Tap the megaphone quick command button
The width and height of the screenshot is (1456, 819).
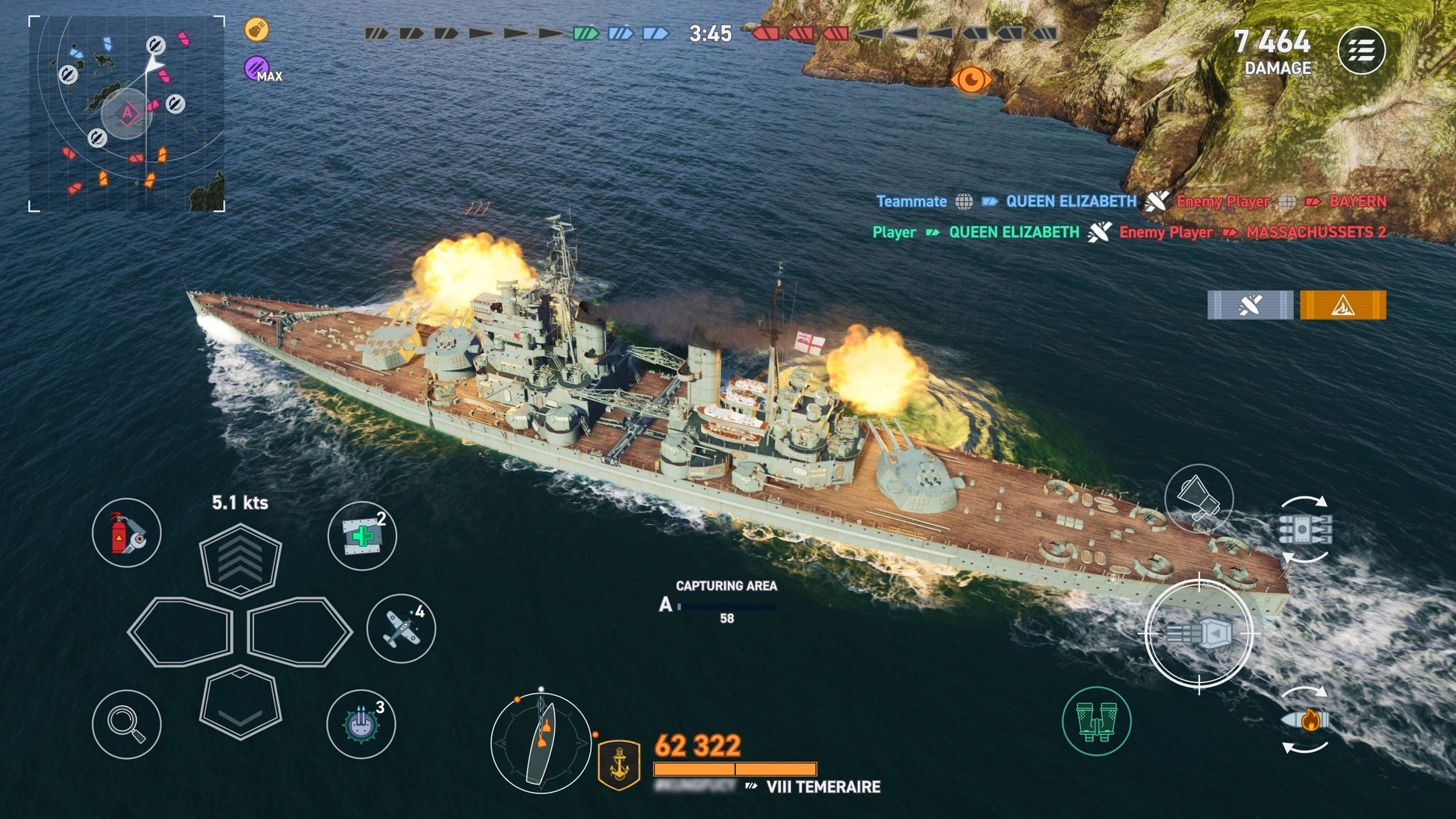click(1198, 498)
